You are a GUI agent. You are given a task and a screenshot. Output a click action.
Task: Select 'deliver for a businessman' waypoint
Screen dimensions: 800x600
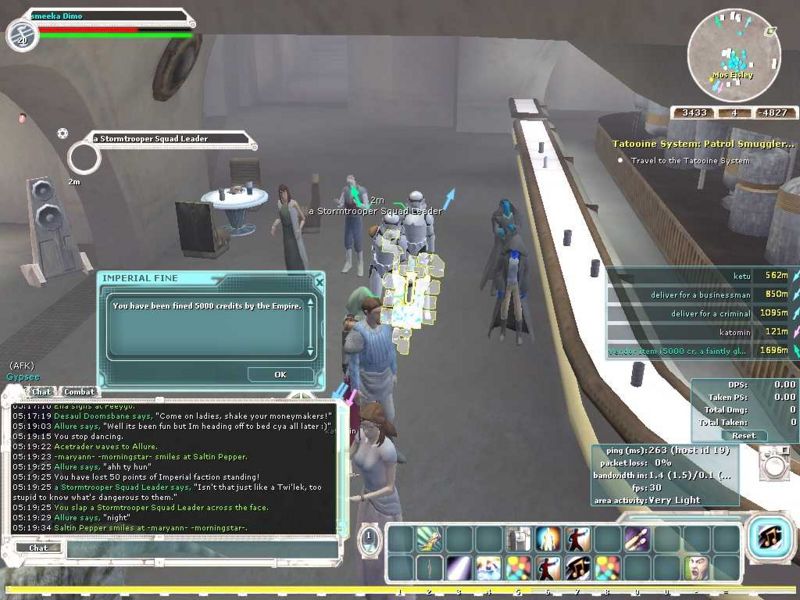700,294
